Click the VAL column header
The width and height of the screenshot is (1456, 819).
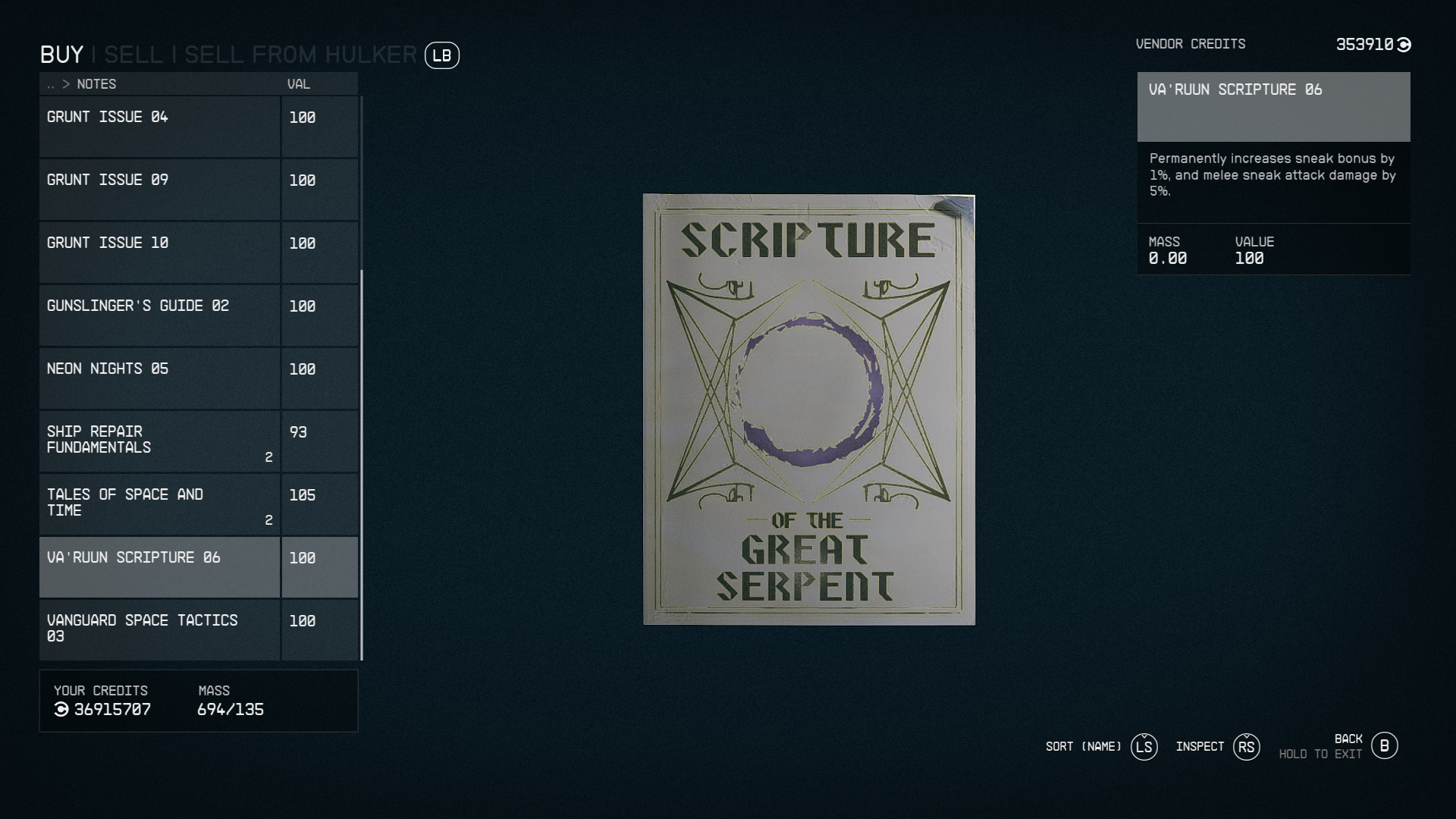[298, 84]
